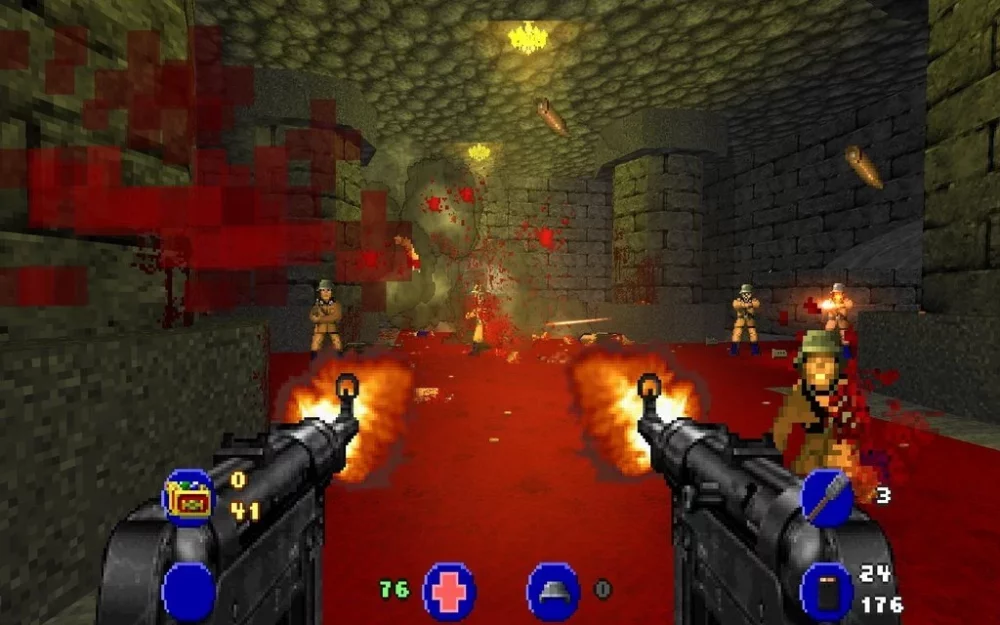Click the treasure chest icon
This screenshot has height=625, width=1000.
coord(188,498)
